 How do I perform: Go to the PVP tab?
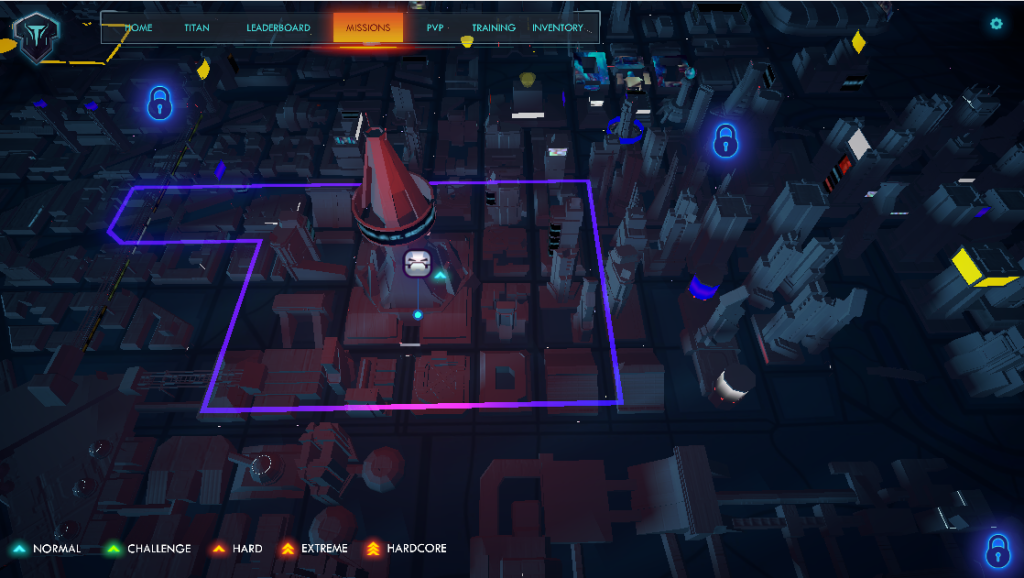435,28
